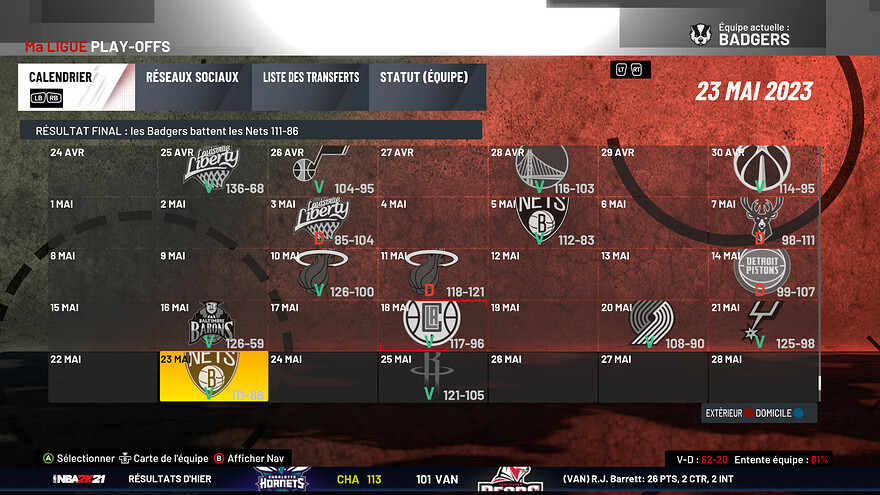Pick the 16 Mai Barons game
Image resolution: width=880 pixels, height=495 pixels.
tap(213, 324)
